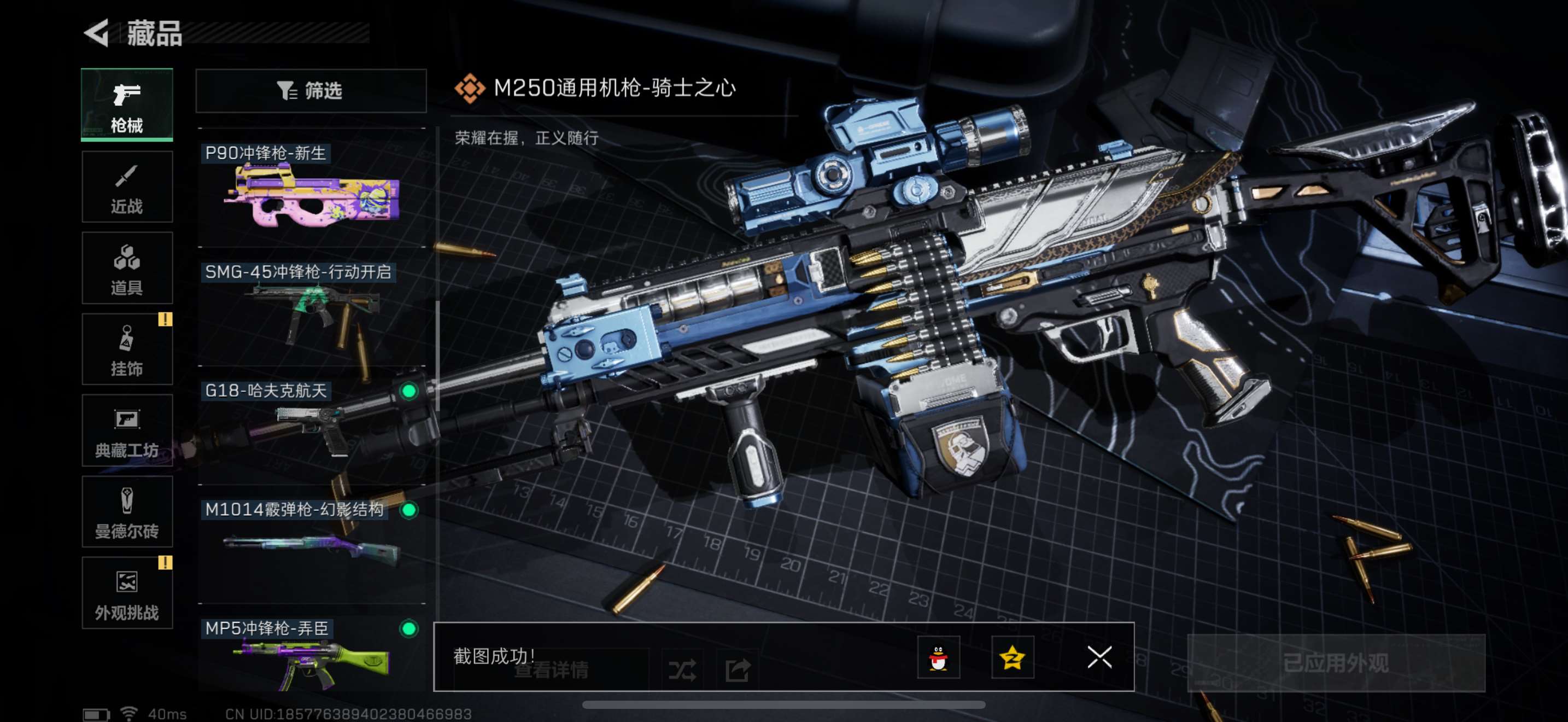Select the 道具 items category icon
Image resolution: width=1568 pixels, height=722 pixels.
(127, 268)
